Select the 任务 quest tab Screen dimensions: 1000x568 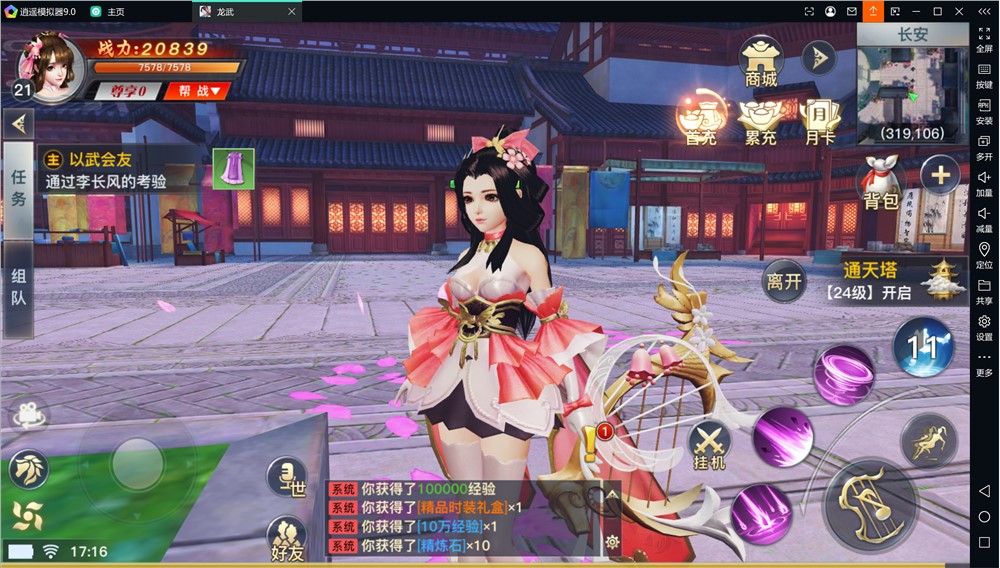click(x=18, y=187)
